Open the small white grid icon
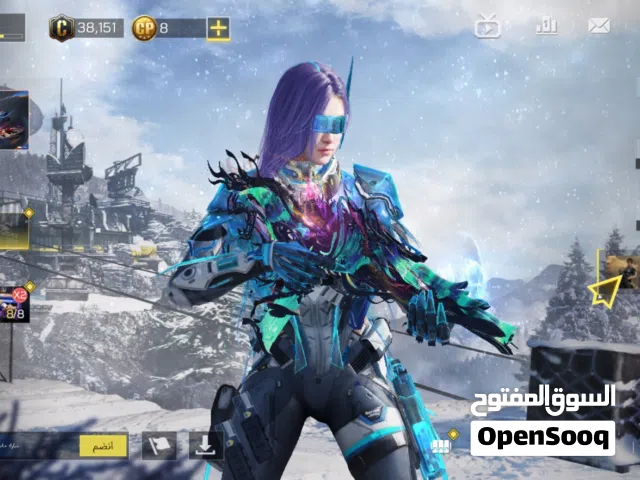Image resolution: width=640 pixels, height=480 pixels. (443, 445)
